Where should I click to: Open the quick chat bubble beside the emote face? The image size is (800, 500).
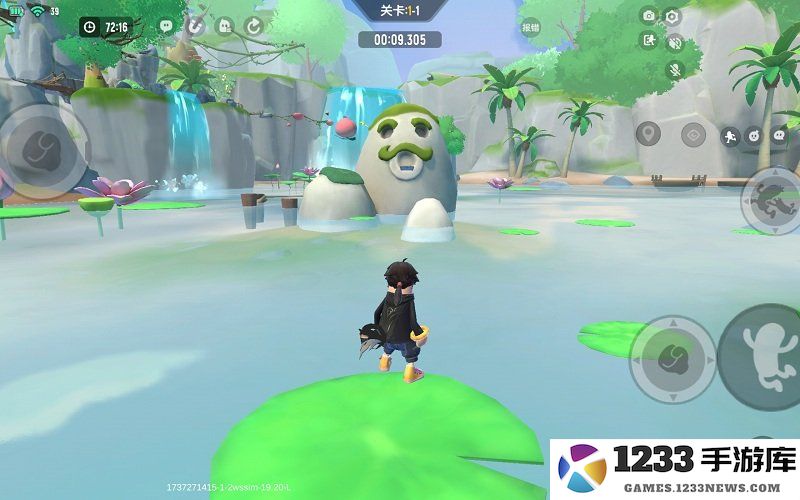point(778,135)
